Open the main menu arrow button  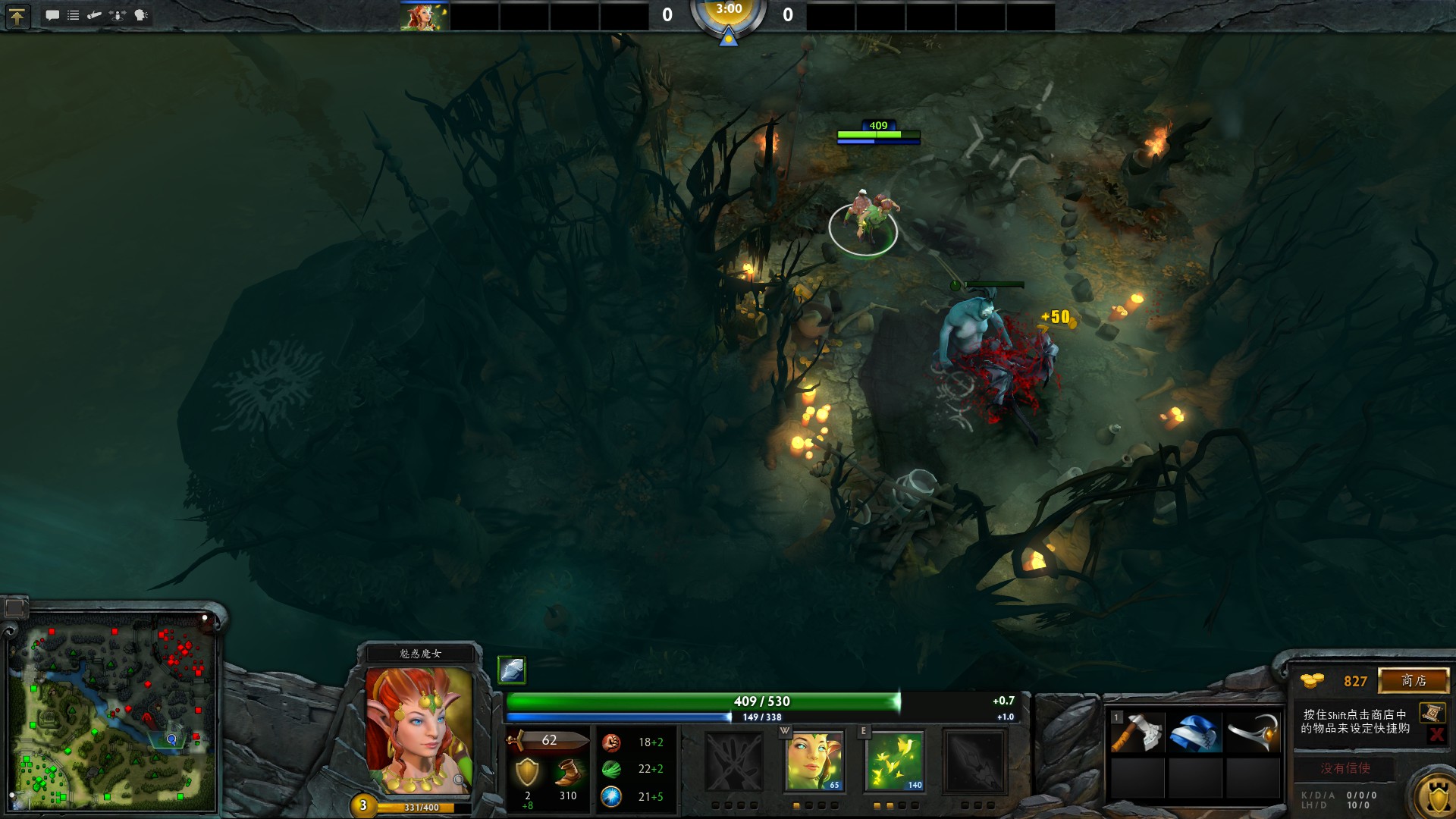tap(17, 16)
